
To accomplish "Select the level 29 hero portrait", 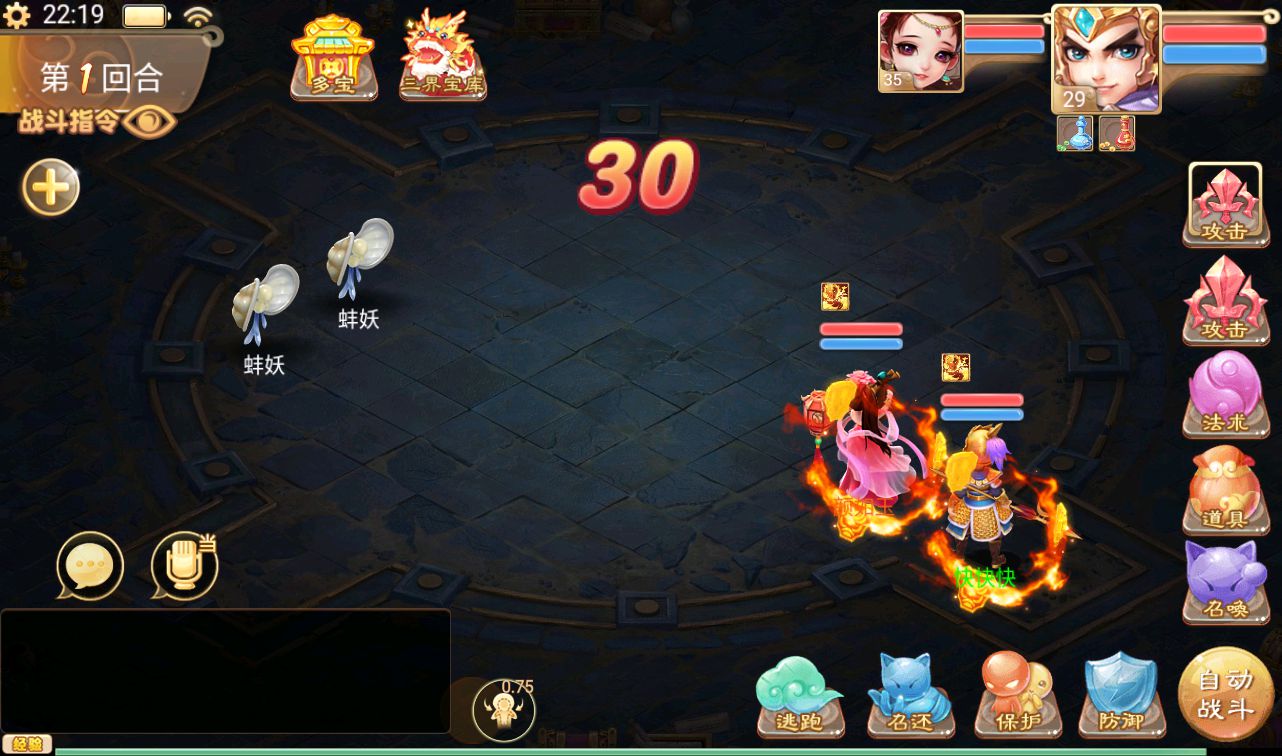I will [x=1105, y=59].
